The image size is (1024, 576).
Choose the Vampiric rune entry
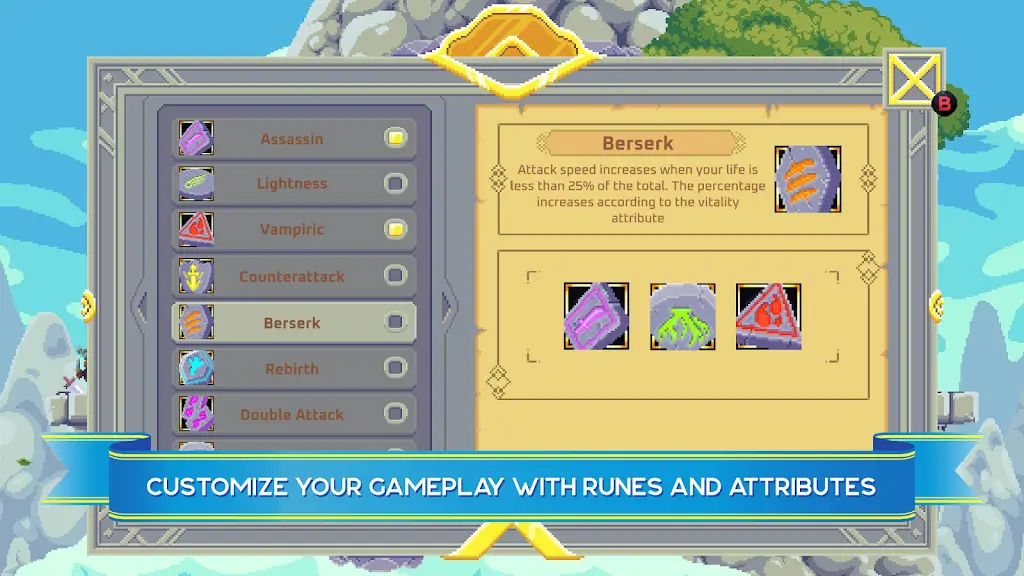coord(291,229)
